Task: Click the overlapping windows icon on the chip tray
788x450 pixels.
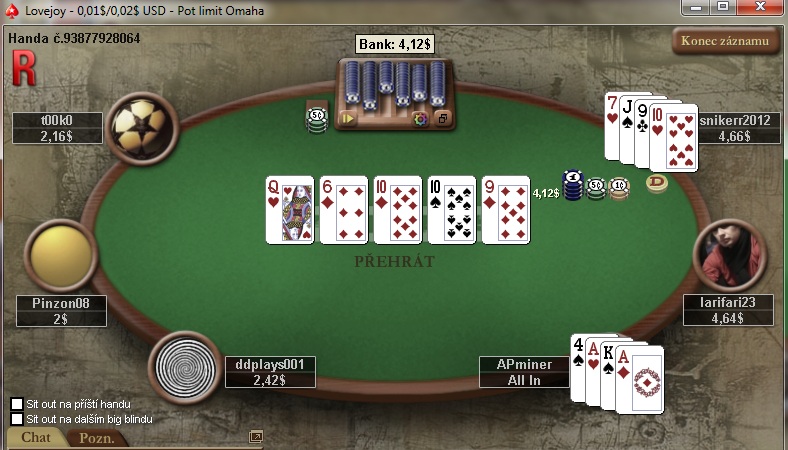Action: click(443, 119)
